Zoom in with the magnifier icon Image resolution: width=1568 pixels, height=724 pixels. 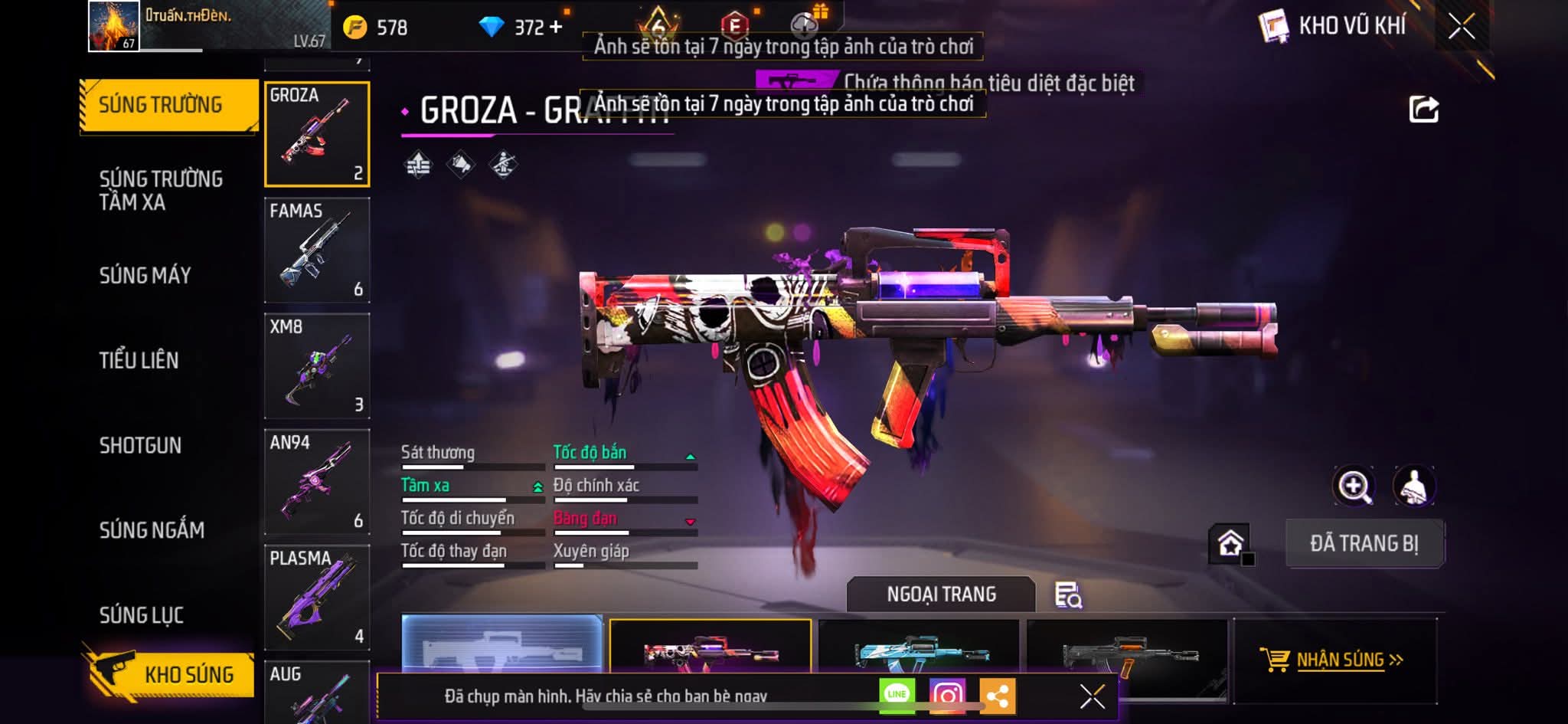coord(1354,486)
